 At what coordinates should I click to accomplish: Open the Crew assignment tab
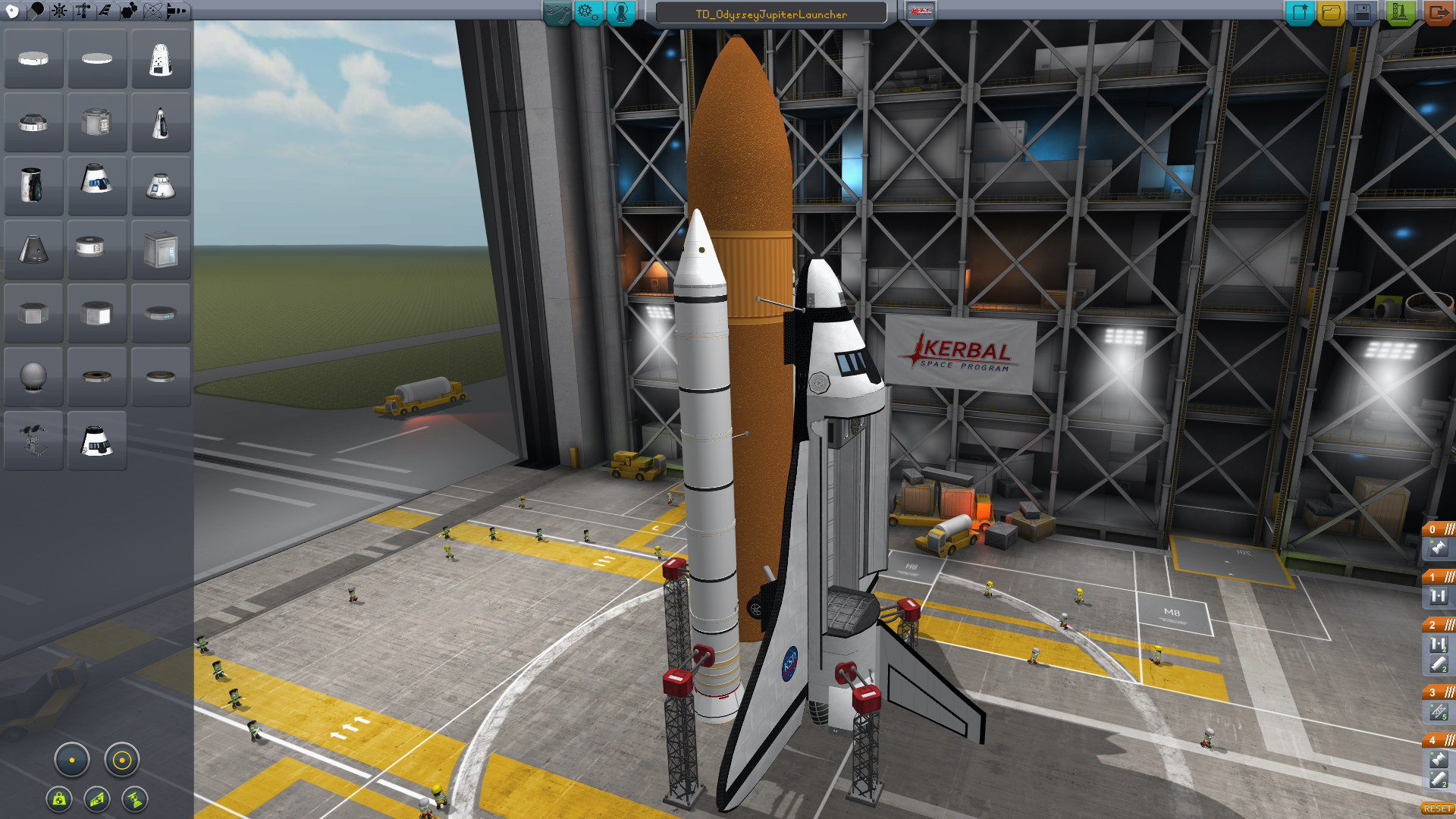click(620, 13)
